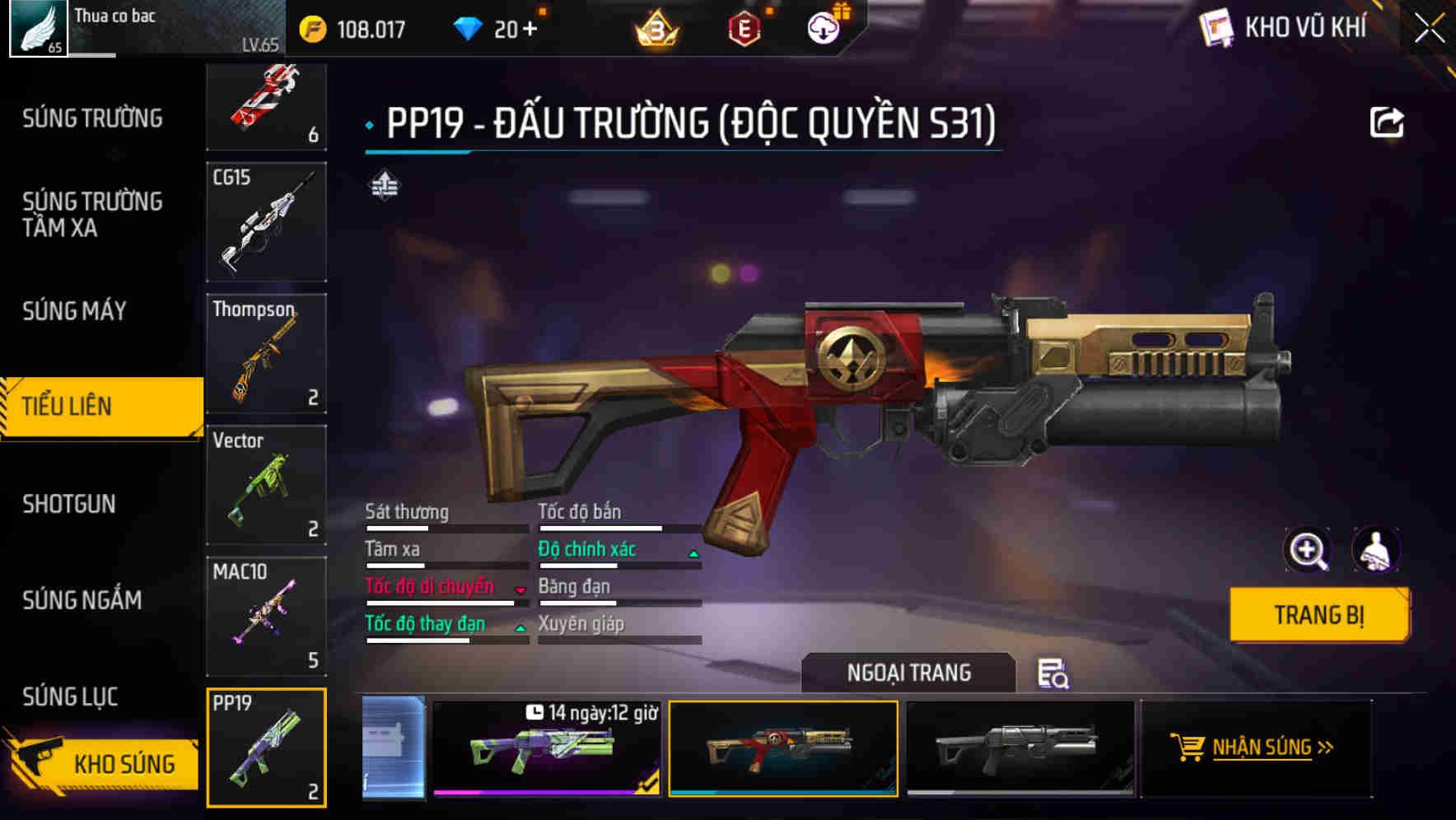Click the blue diamond top-up icon
Screen dimensions: 1456x820
(x=467, y=29)
